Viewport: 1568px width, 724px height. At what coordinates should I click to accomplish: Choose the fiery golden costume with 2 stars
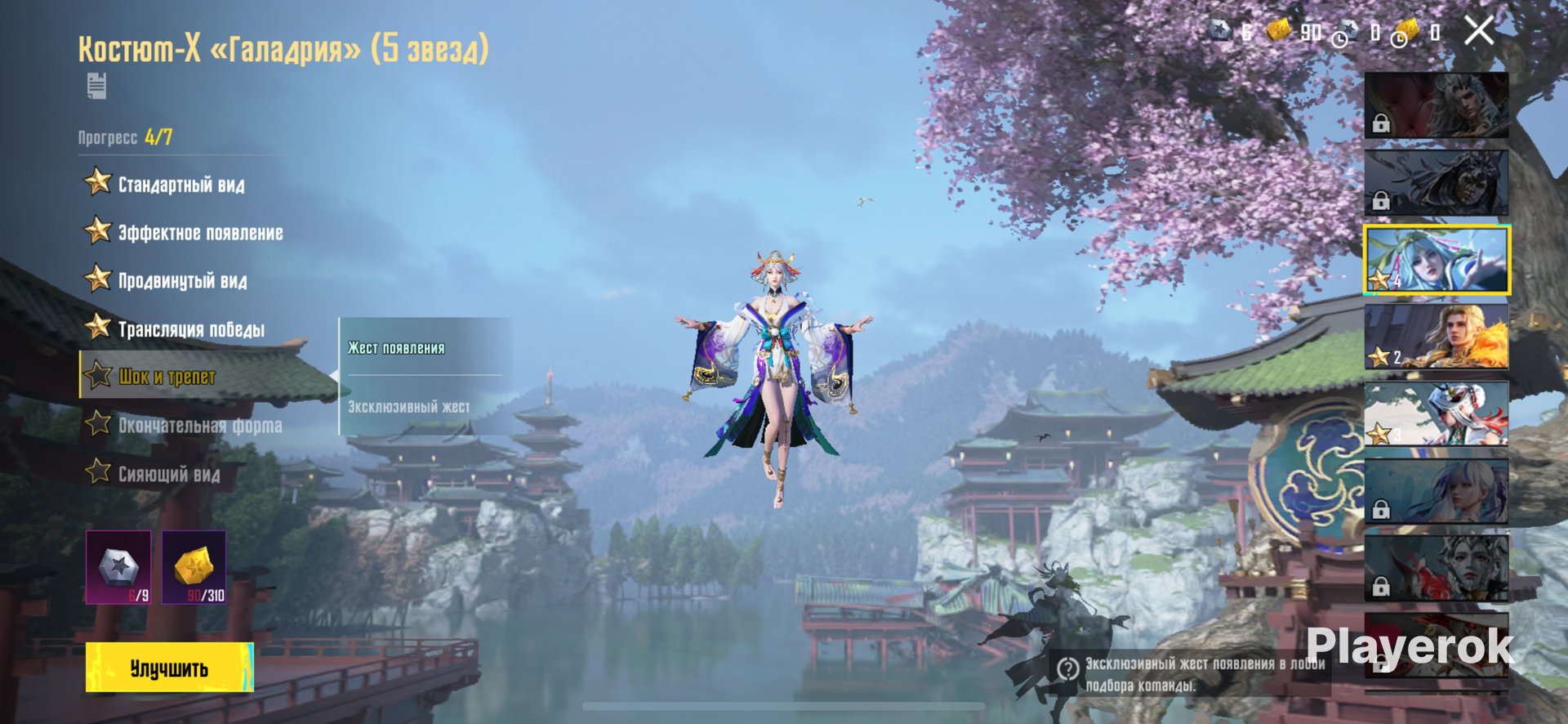(x=1436, y=337)
